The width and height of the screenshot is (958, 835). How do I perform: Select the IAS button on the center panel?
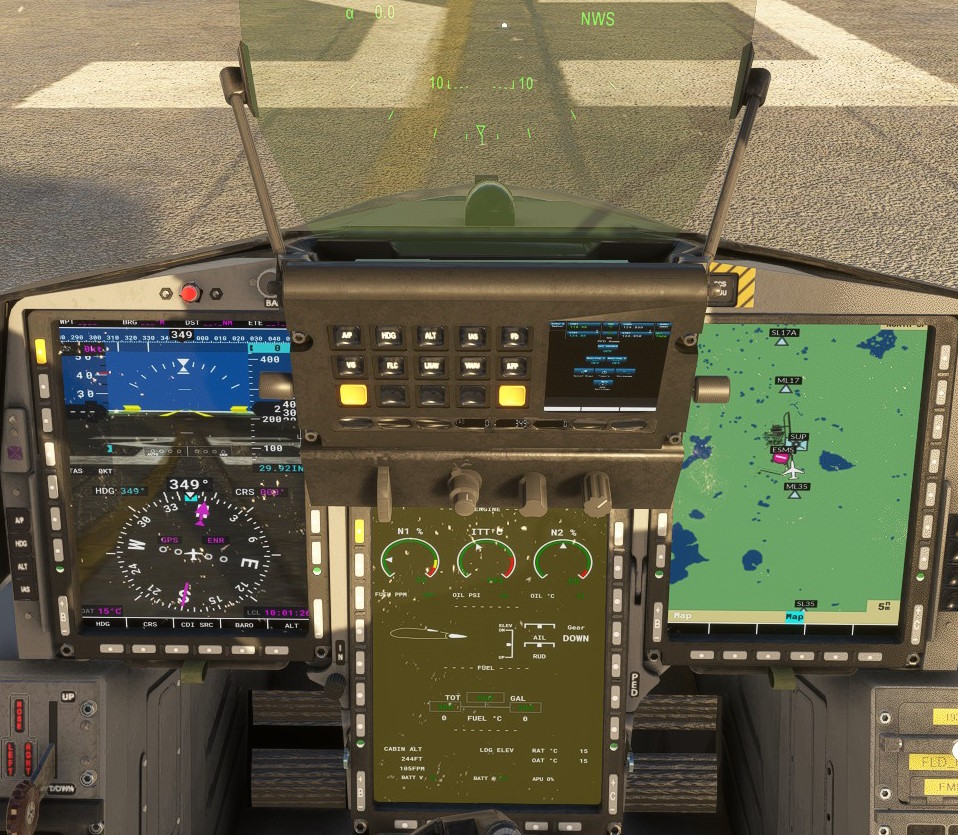tap(472, 337)
